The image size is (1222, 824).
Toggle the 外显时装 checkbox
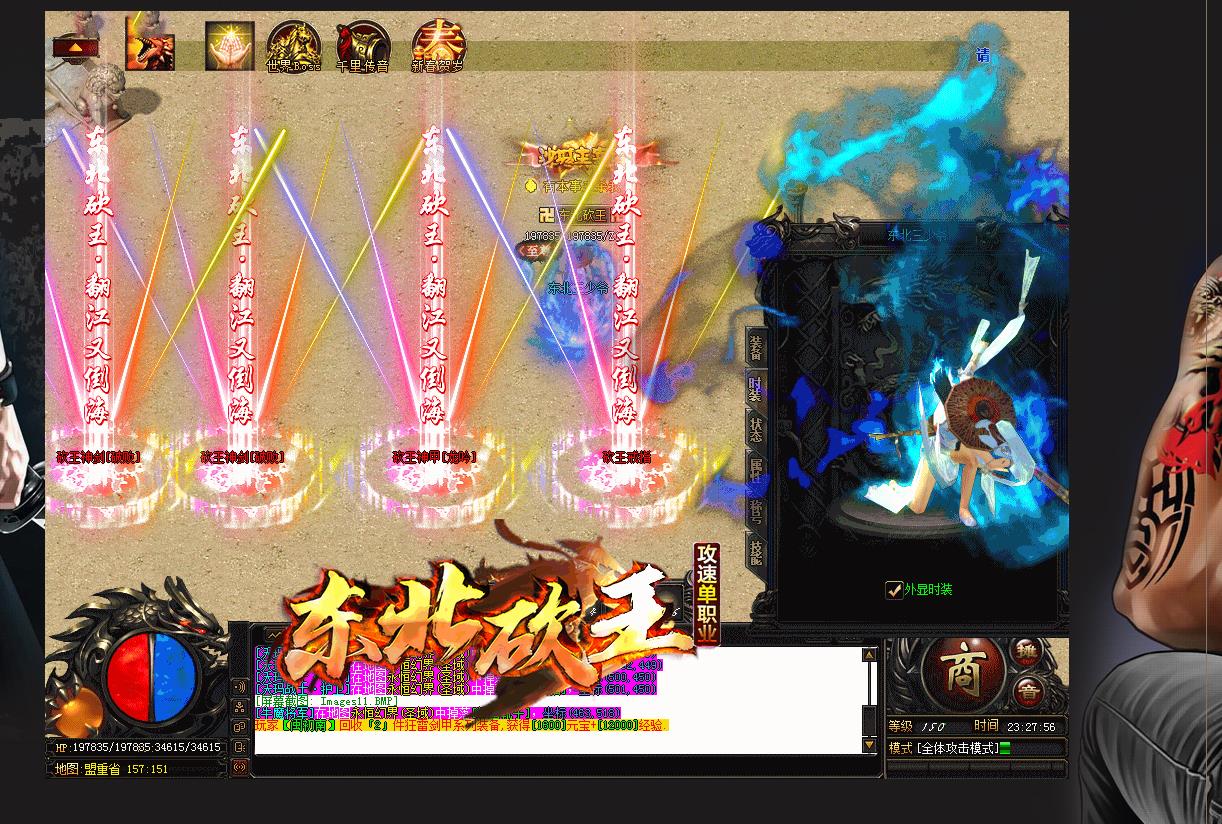coord(894,590)
